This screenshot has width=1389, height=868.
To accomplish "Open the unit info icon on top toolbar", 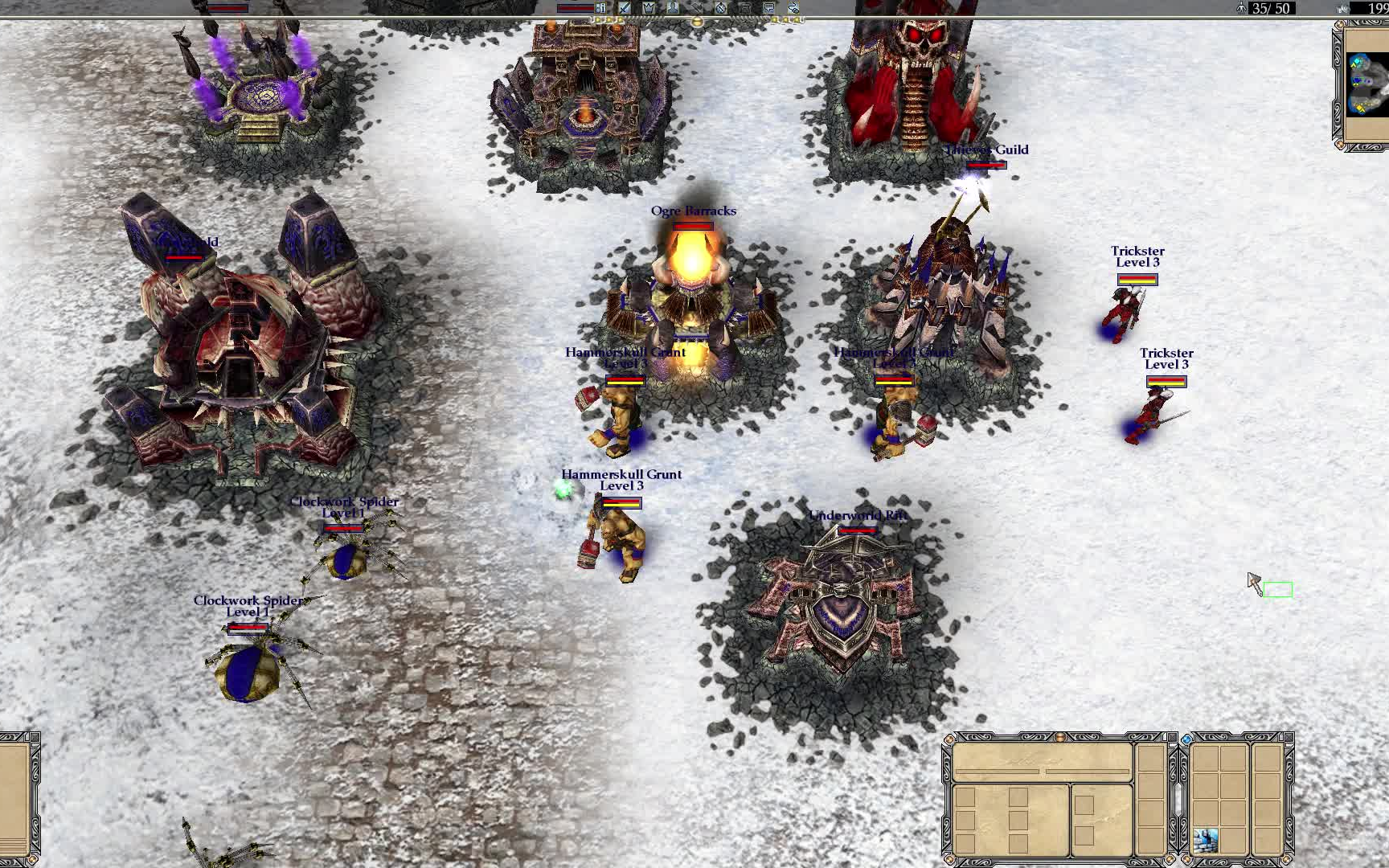I will 600,8.
